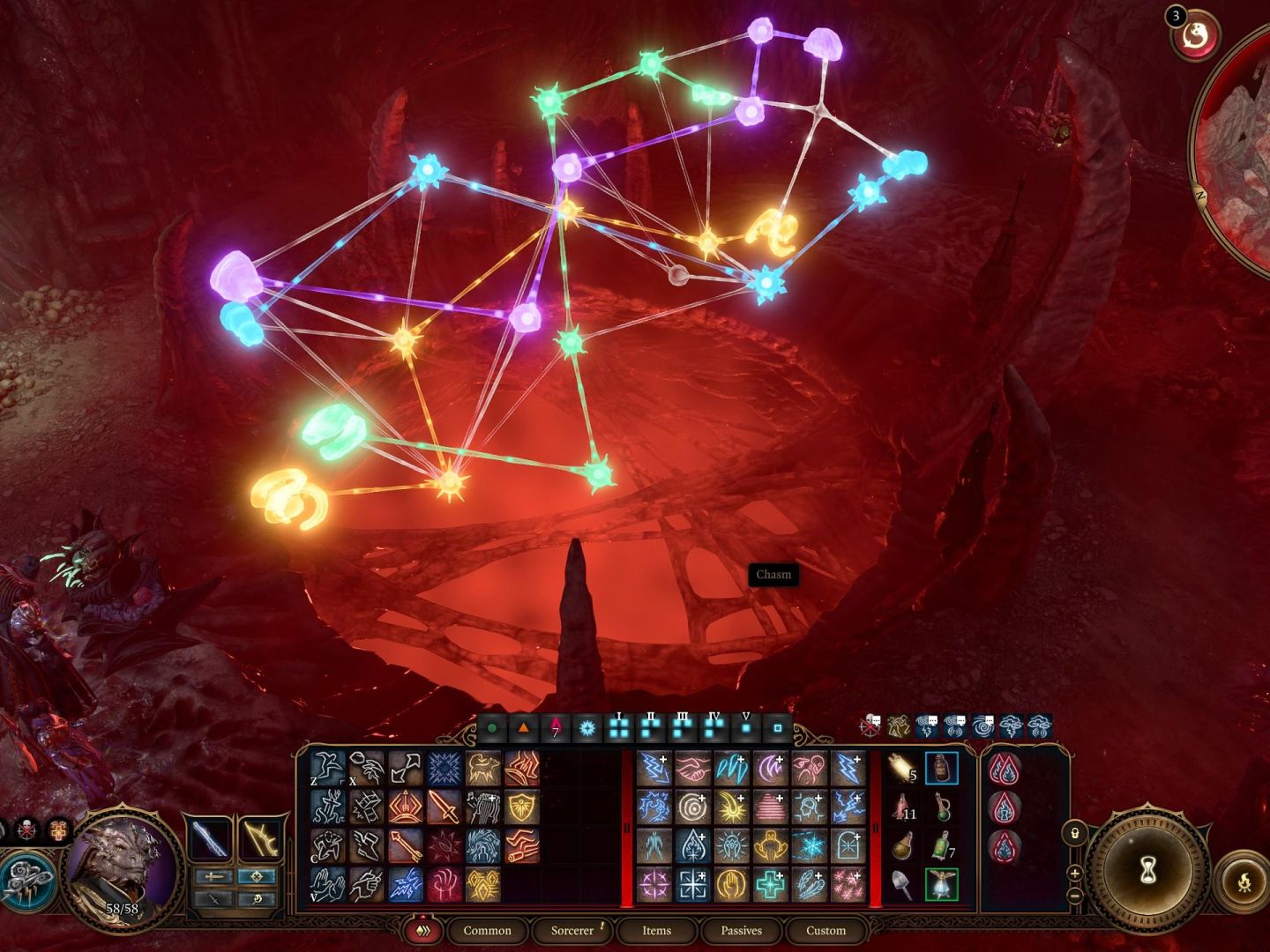This screenshot has height=952, width=1270.
Task: Add a hotbar row with the plus button
Action: click(1075, 874)
